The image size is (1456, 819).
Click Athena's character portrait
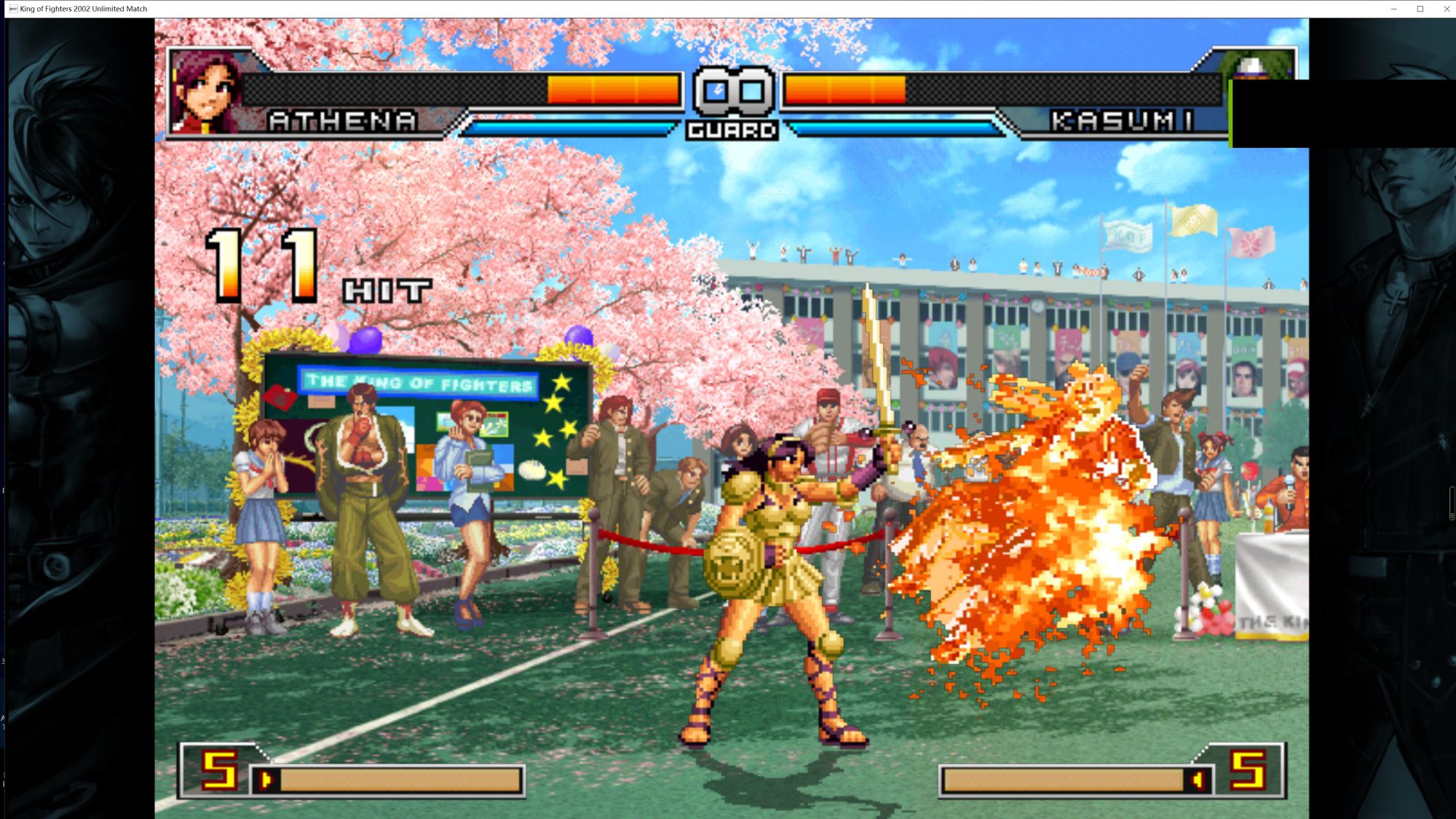click(x=205, y=92)
